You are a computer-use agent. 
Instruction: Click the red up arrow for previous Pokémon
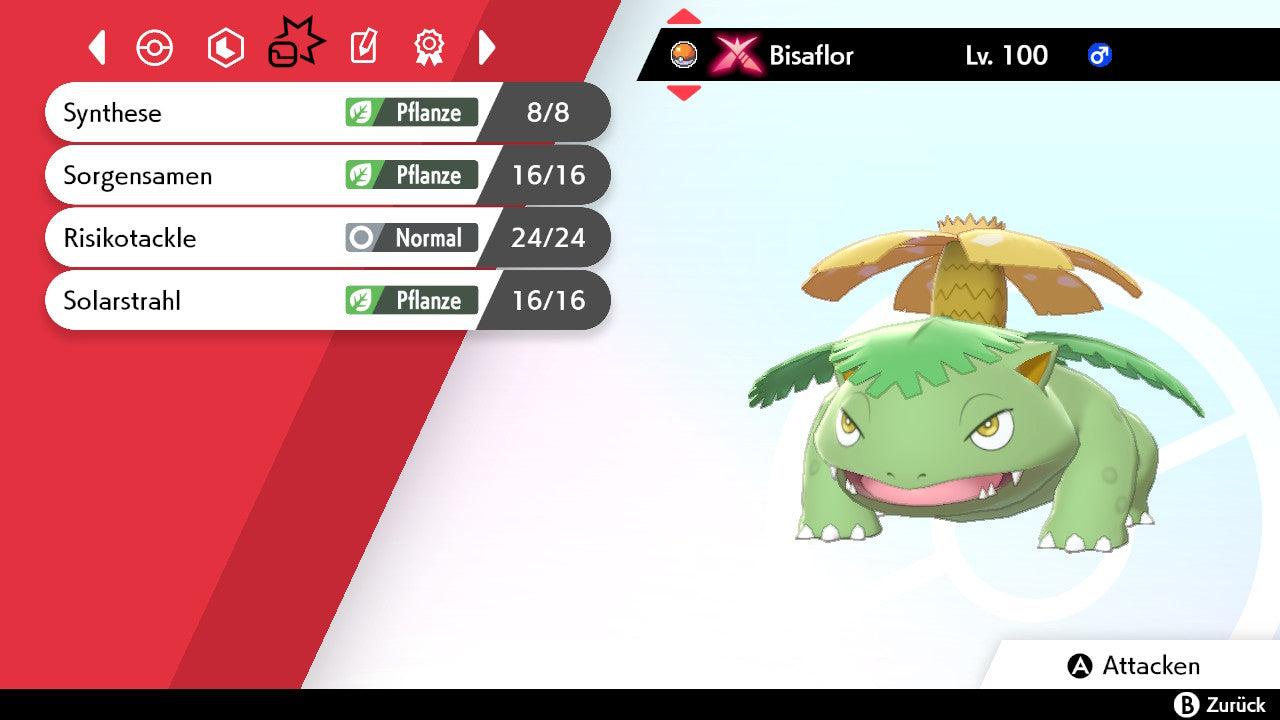point(684,16)
